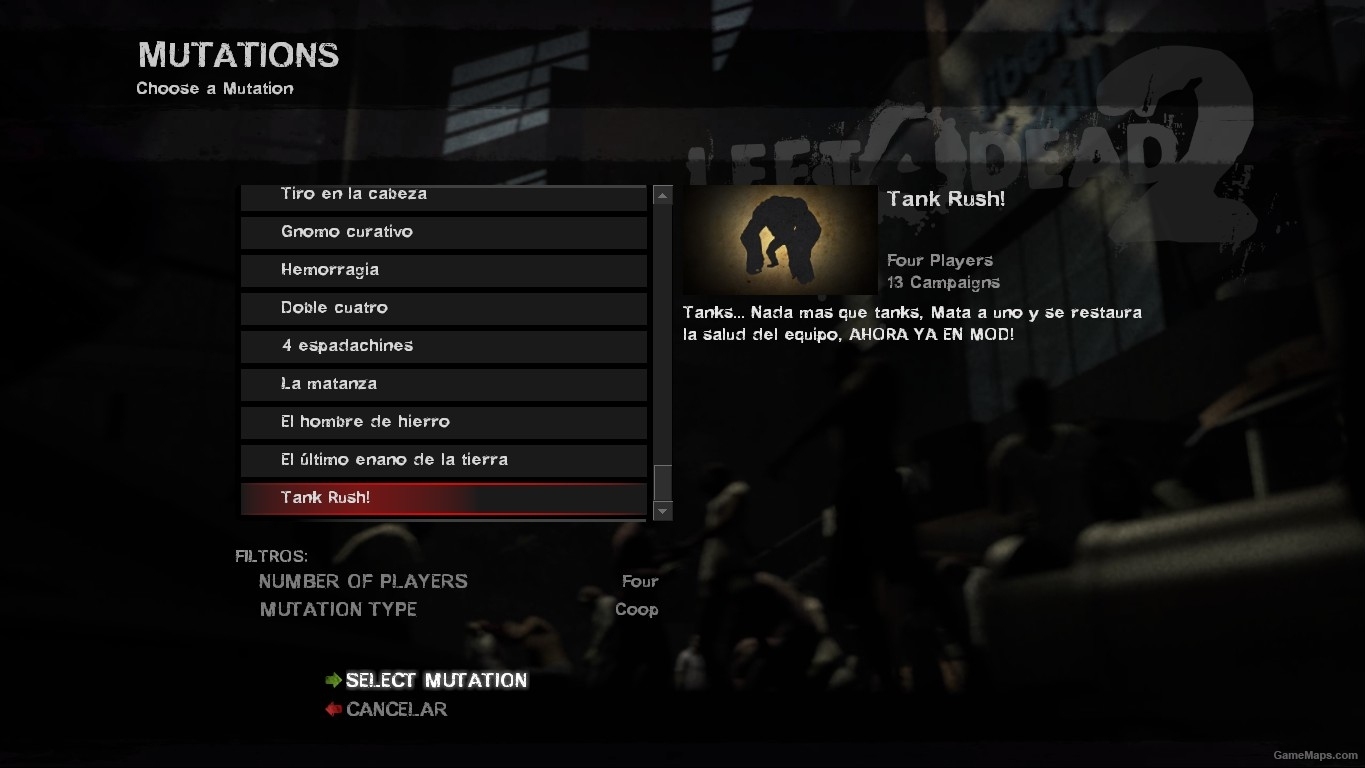Select the Hemorragia mutation
The height and width of the screenshot is (768, 1365).
point(444,270)
